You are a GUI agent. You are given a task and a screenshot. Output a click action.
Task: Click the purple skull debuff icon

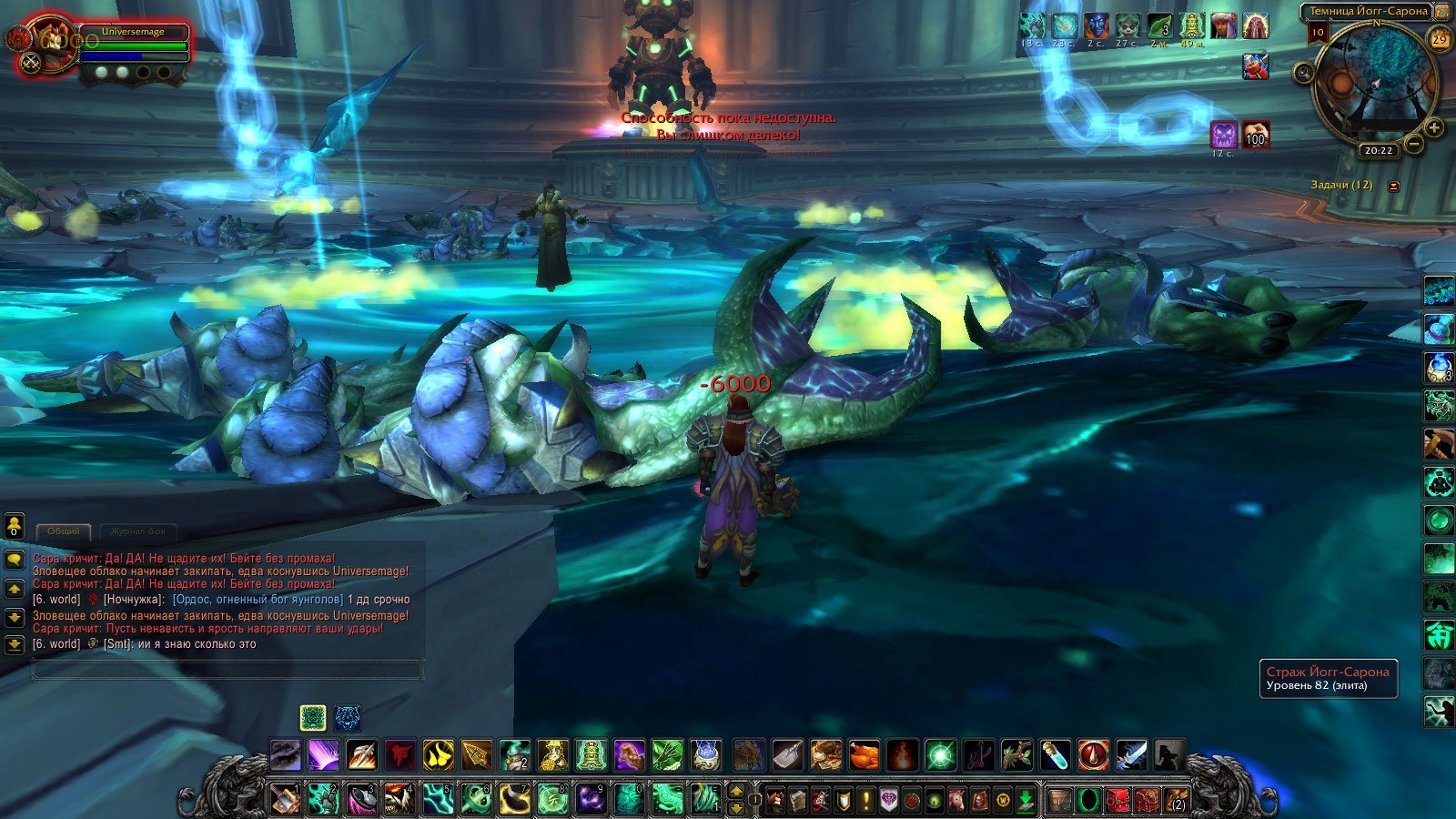[x=1224, y=136]
